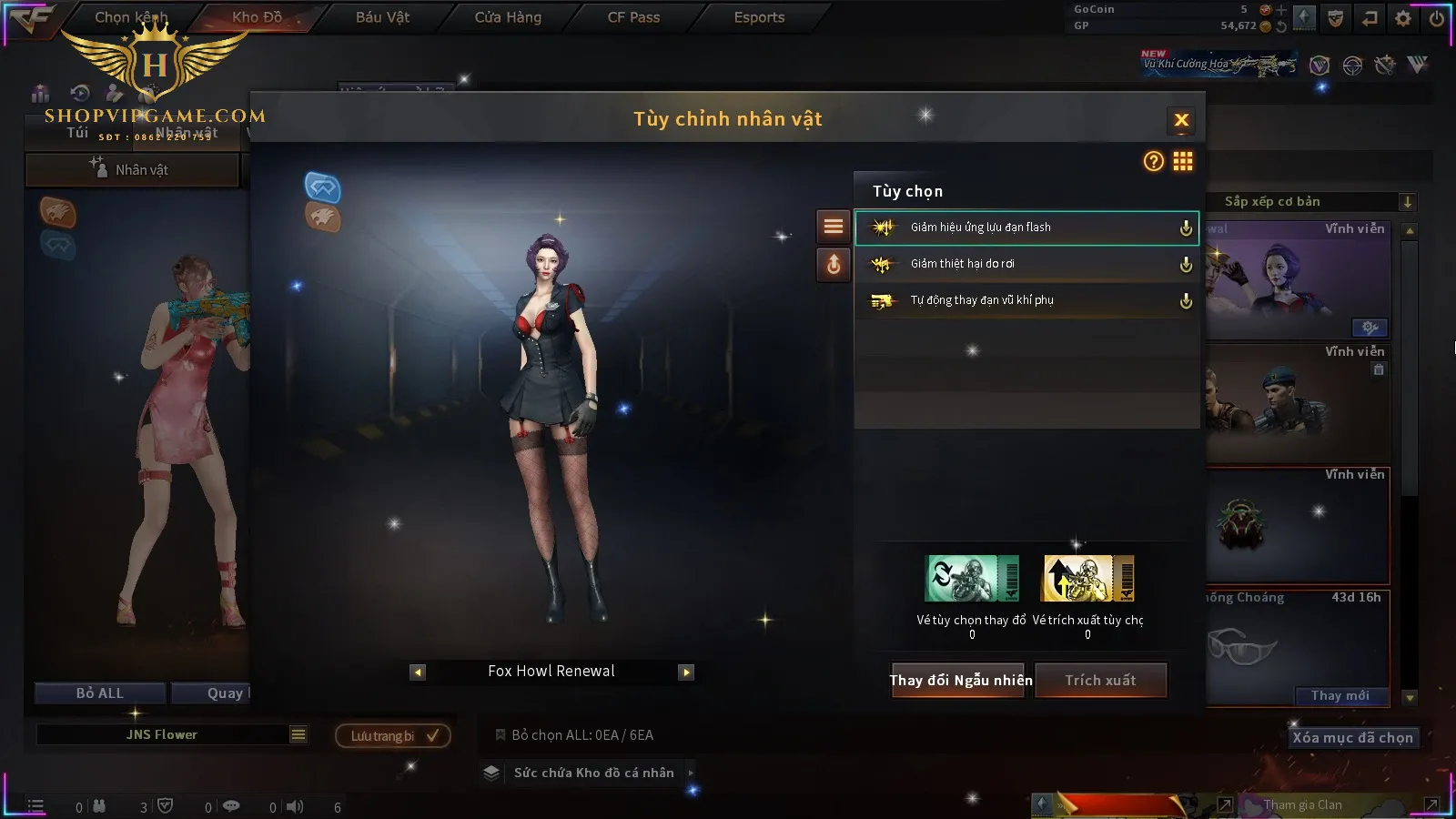Open the Esports tab
This screenshot has height=819, width=1456.
(x=759, y=17)
